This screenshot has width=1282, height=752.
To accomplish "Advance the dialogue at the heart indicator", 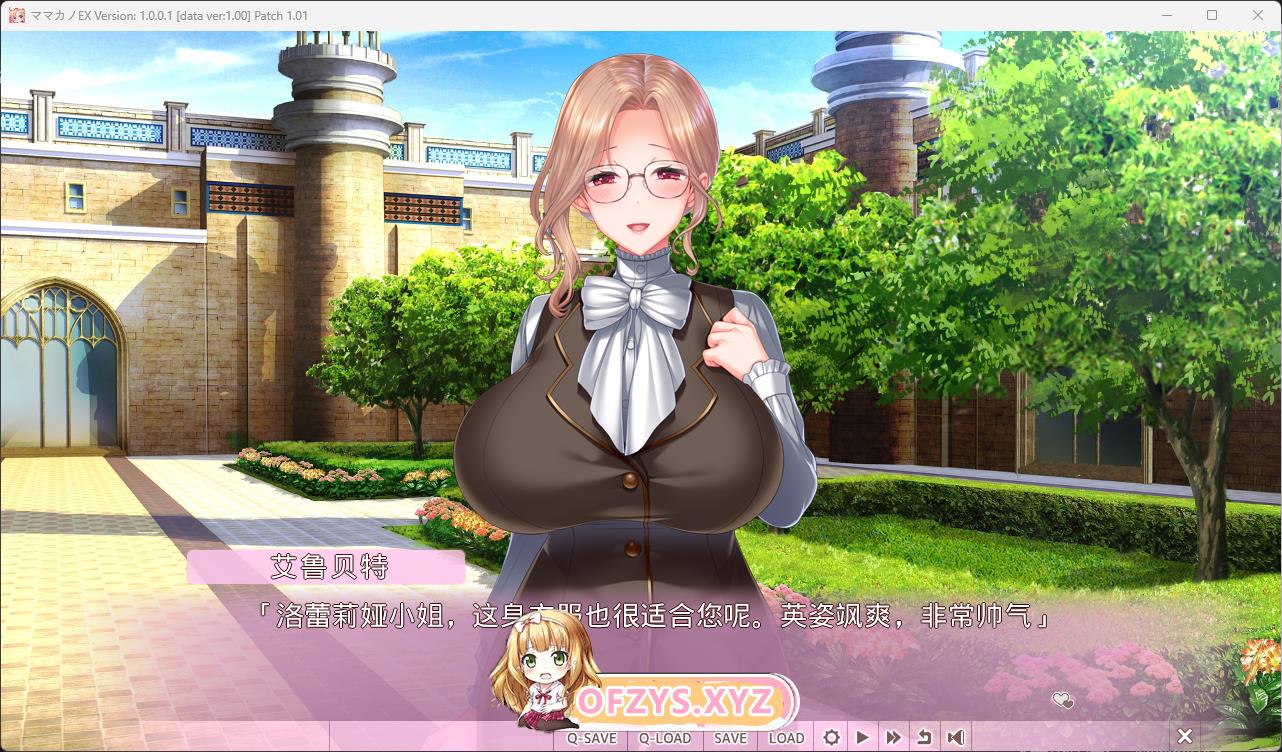I will pyautogui.click(x=1063, y=700).
